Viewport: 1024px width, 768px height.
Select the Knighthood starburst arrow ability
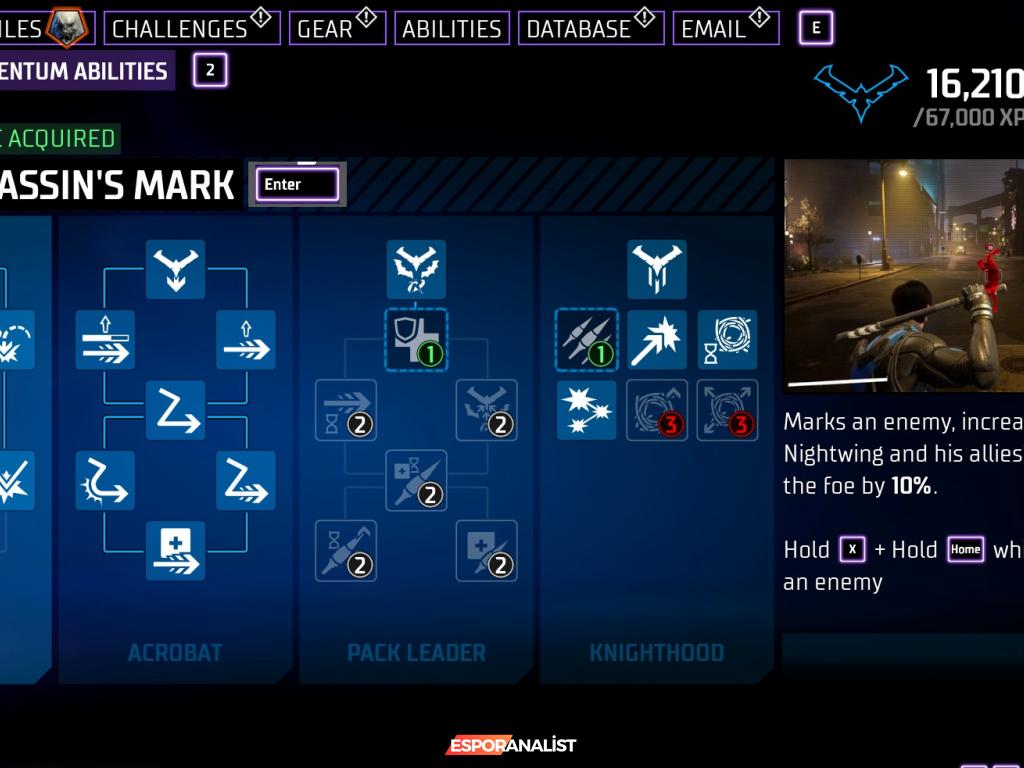pos(657,340)
